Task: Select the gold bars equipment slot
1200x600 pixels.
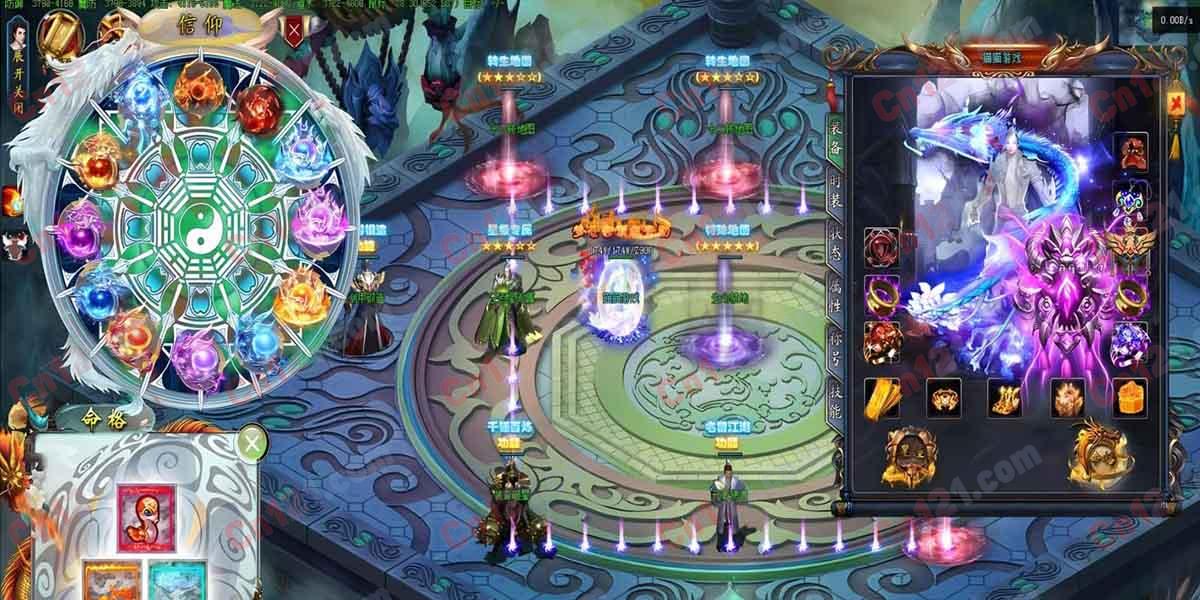Action: click(882, 397)
